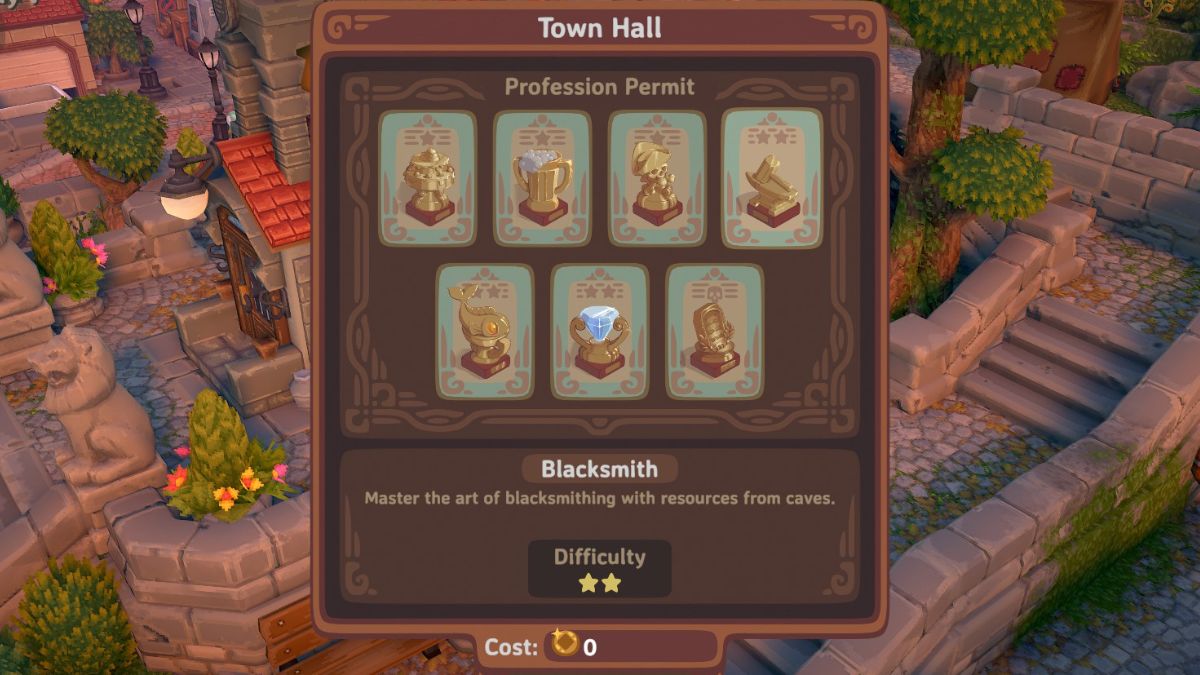Select the blue diamond trophy permit card
Image resolution: width=1200 pixels, height=675 pixels.
(600, 331)
